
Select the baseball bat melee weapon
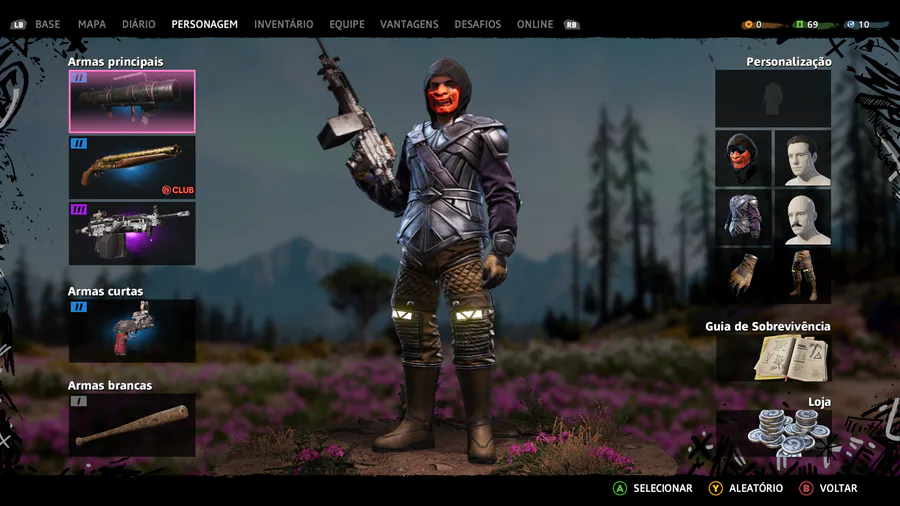(x=132, y=425)
